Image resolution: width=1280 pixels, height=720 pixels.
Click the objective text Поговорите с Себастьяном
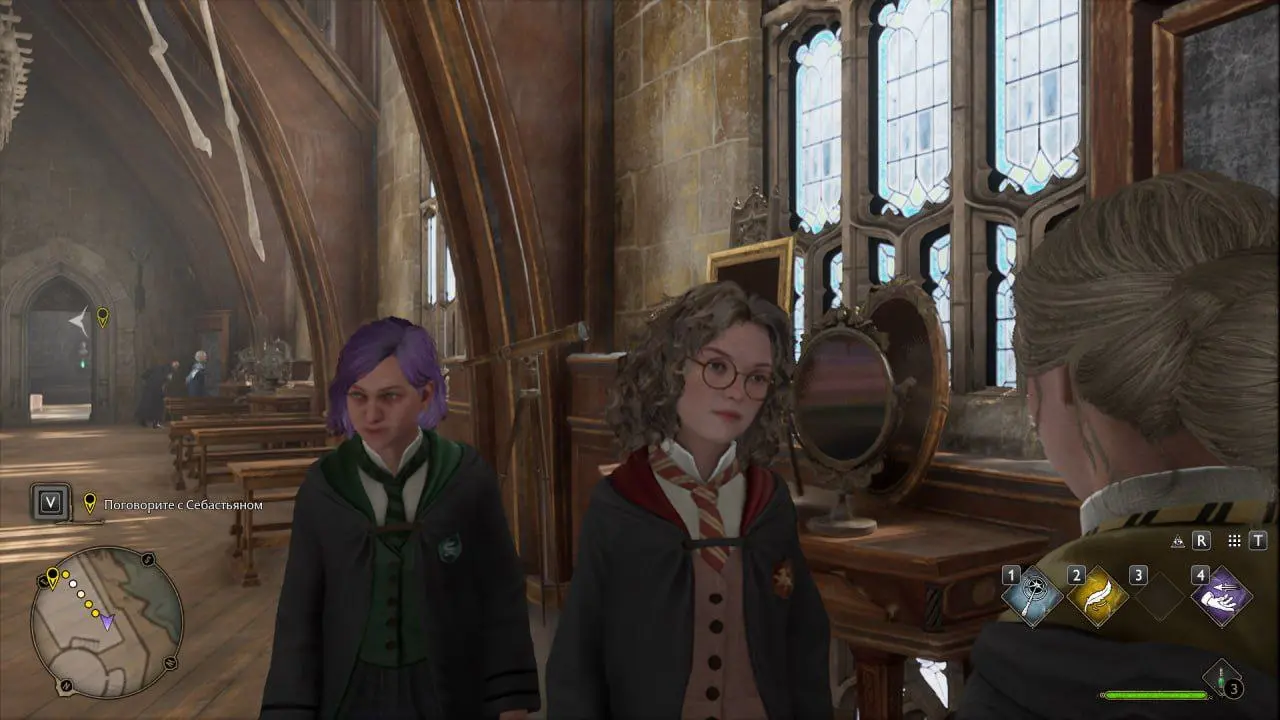point(180,504)
